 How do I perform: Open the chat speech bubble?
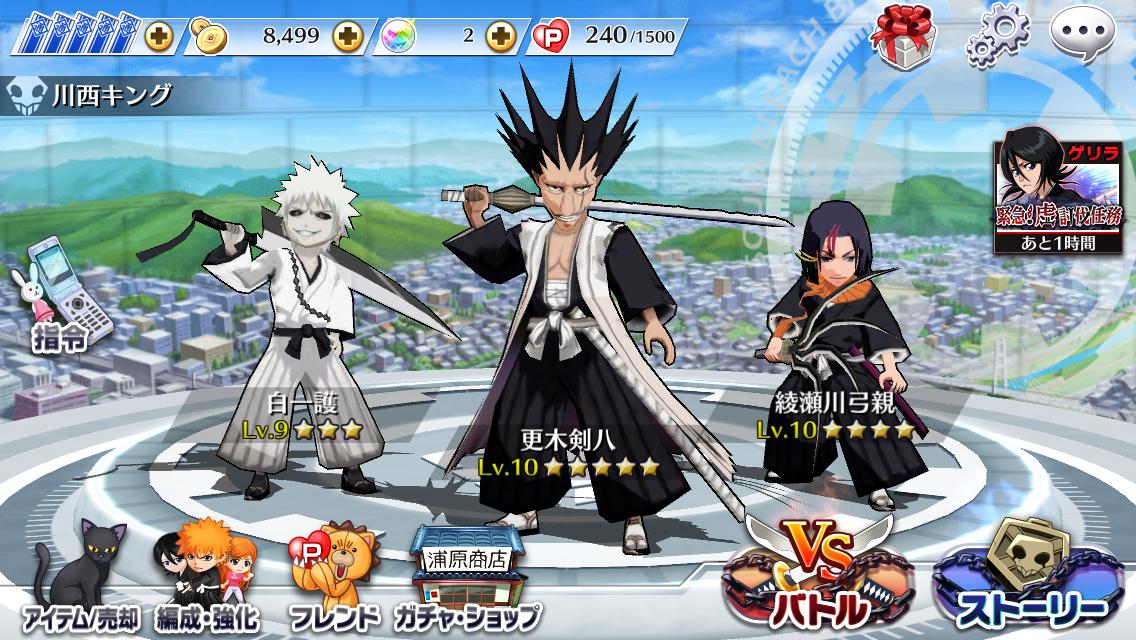1085,37
